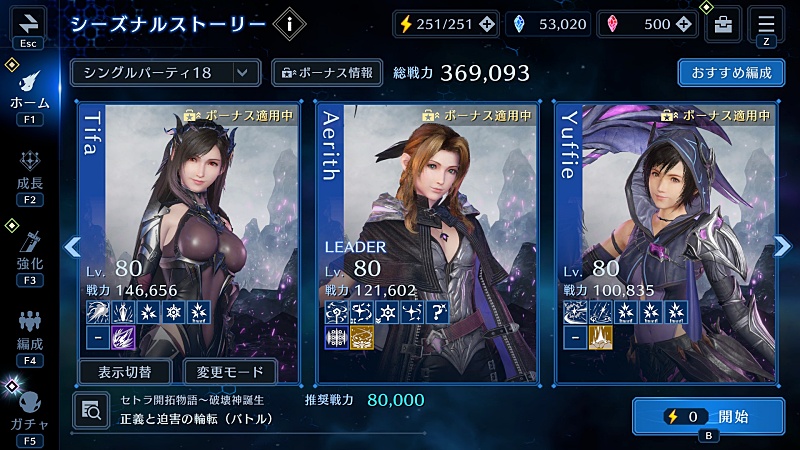Show ボーナス情報 bonus details
This screenshot has height=450, width=800.
pos(327,72)
